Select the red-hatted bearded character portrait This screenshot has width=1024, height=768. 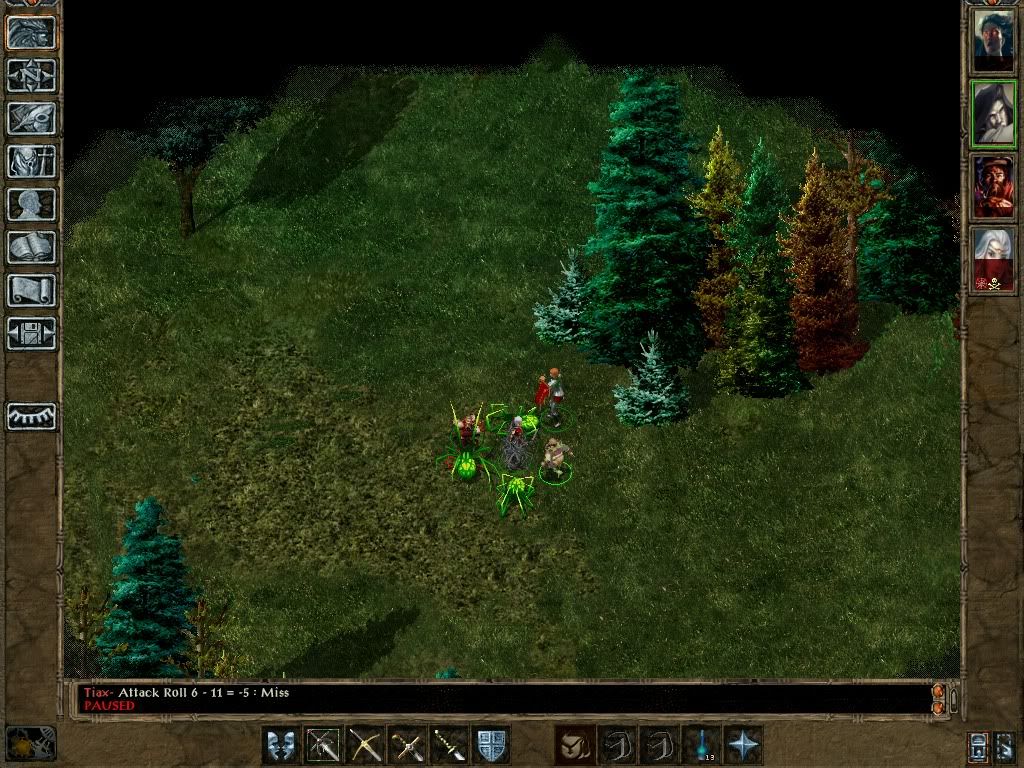point(994,187)
